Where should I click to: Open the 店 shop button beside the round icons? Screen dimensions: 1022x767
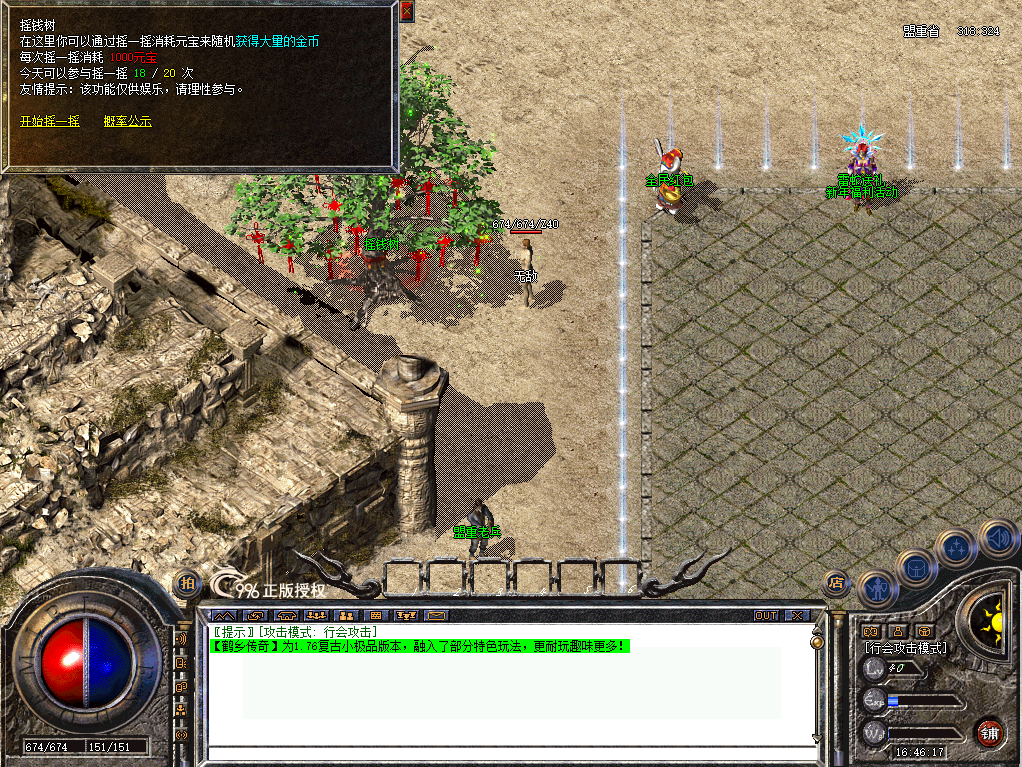tap(836, 583)
